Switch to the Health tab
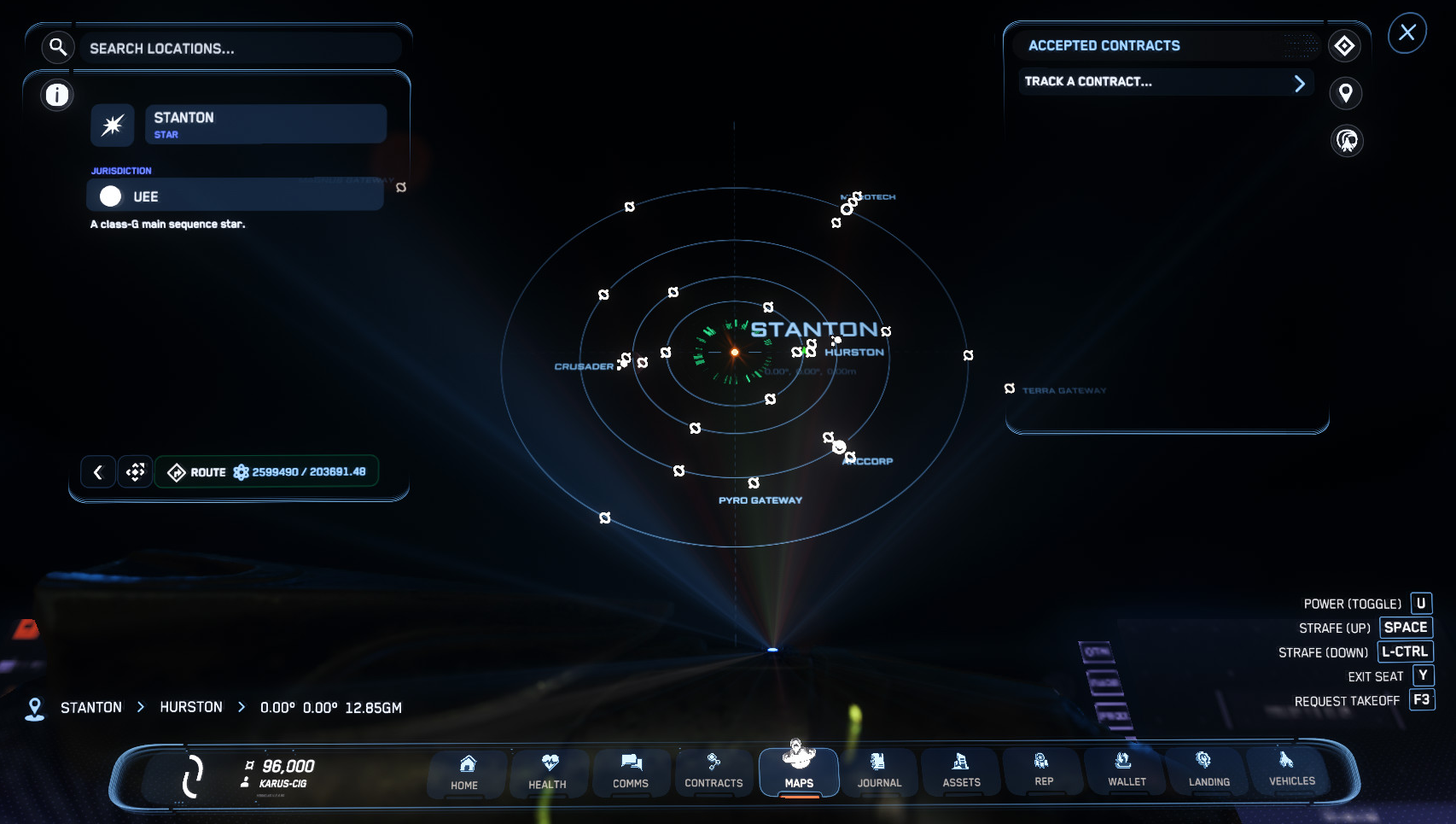The image size is (1456, 824). (548, 772)
